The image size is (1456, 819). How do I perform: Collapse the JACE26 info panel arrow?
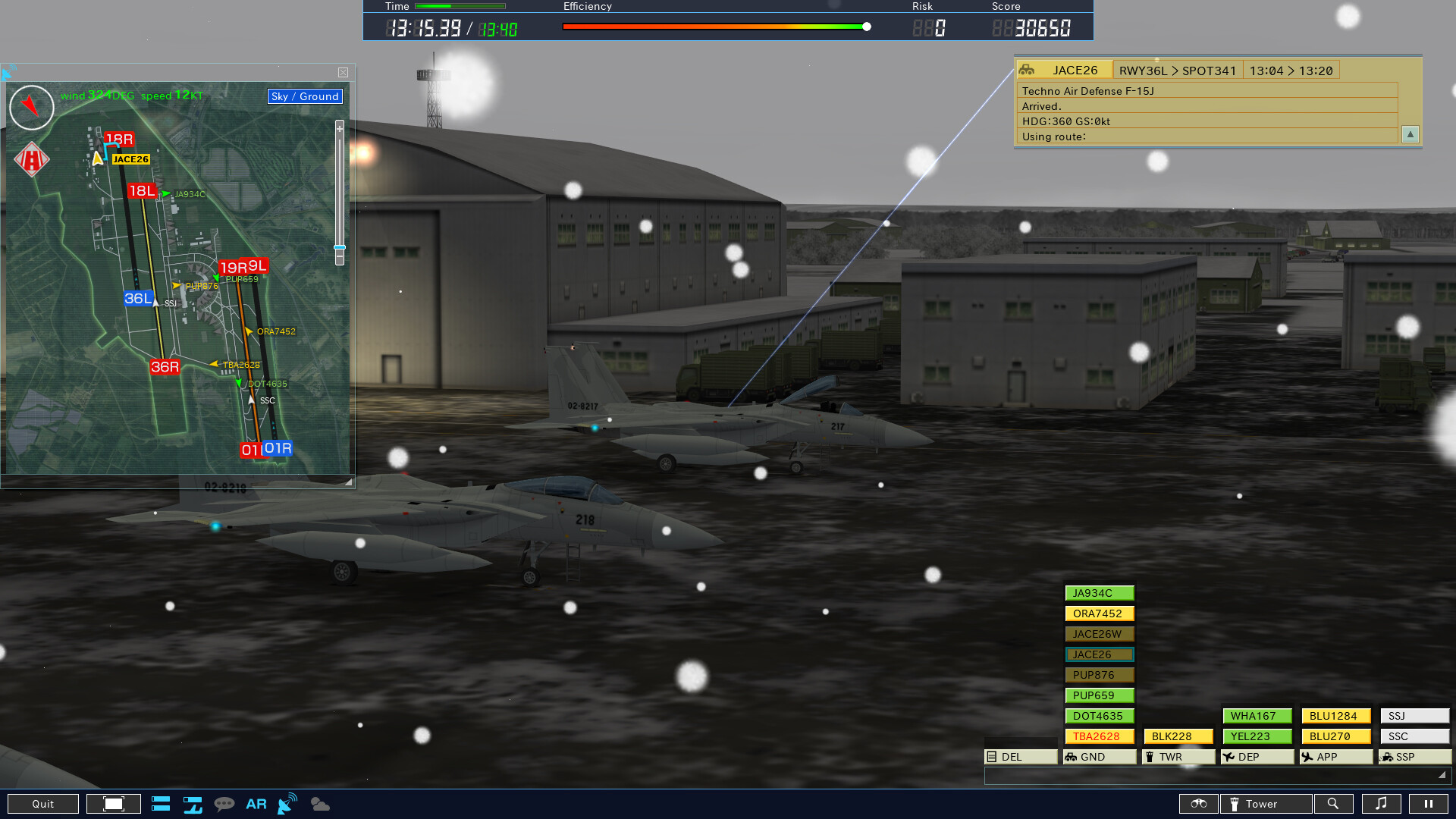click(x=1410, y=134)
